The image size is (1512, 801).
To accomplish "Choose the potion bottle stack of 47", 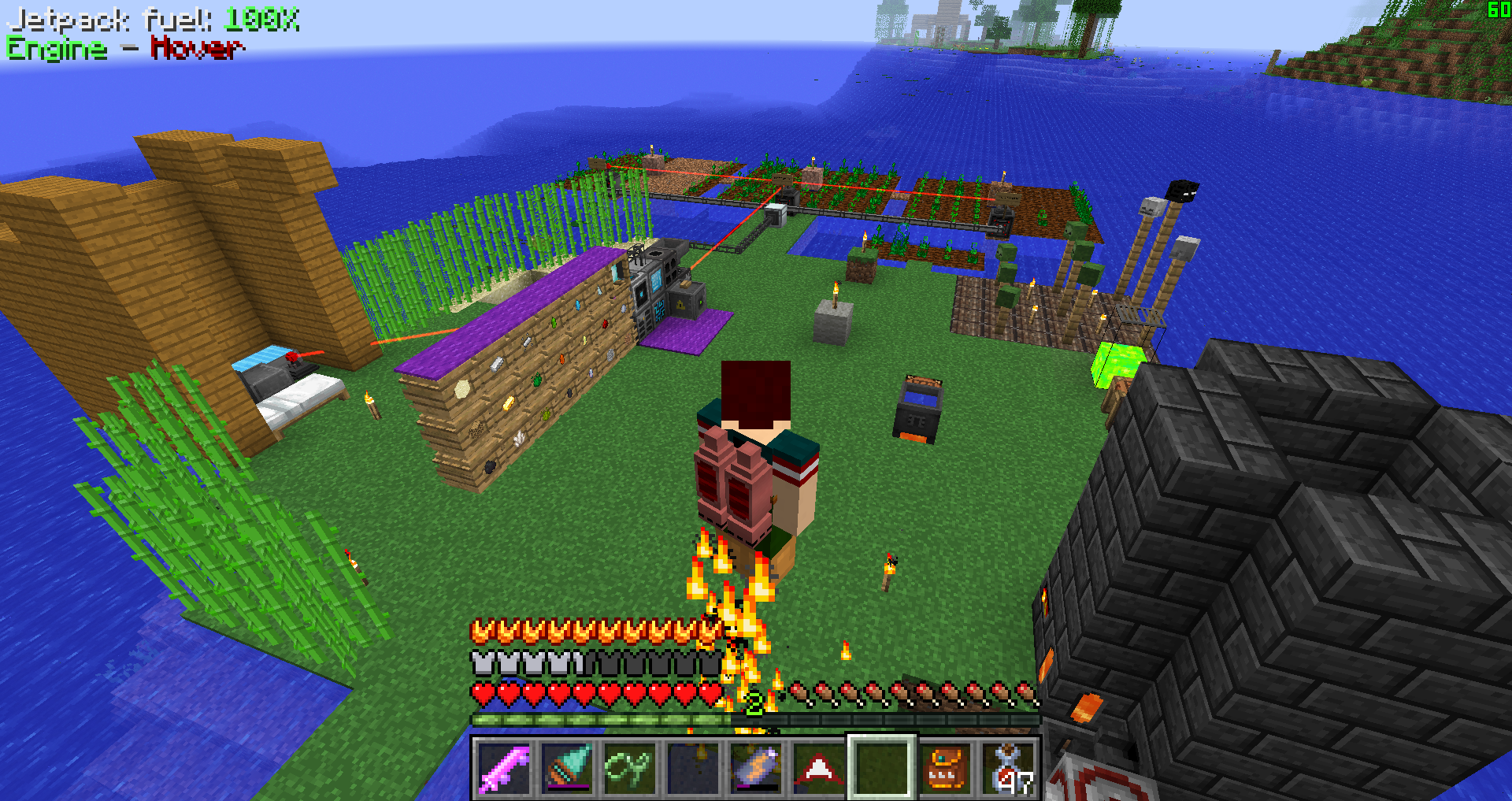I will coord(1010,768).
